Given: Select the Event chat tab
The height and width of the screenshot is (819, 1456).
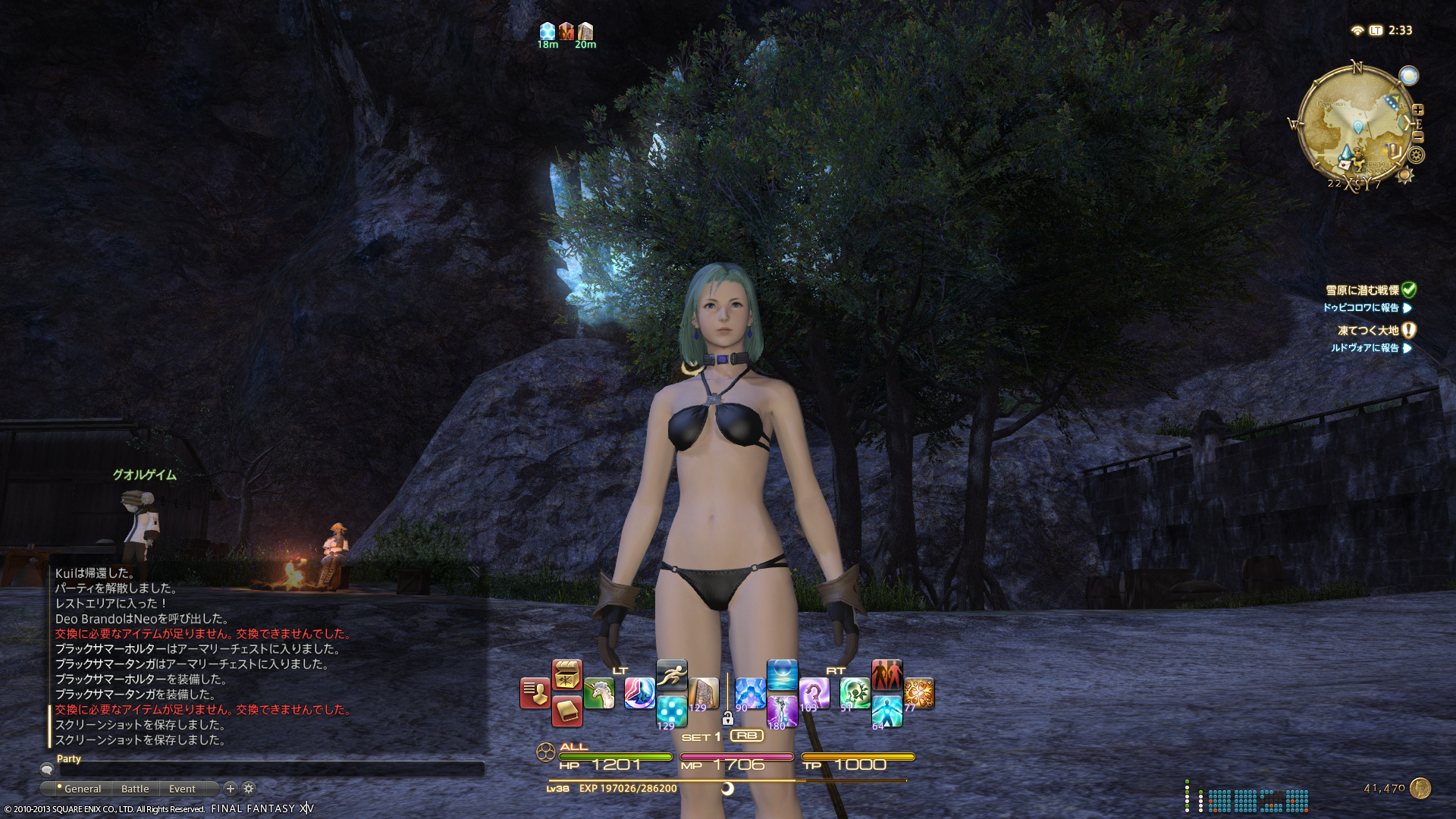Looking at the screenshot, I should click(x=182, y=789).
